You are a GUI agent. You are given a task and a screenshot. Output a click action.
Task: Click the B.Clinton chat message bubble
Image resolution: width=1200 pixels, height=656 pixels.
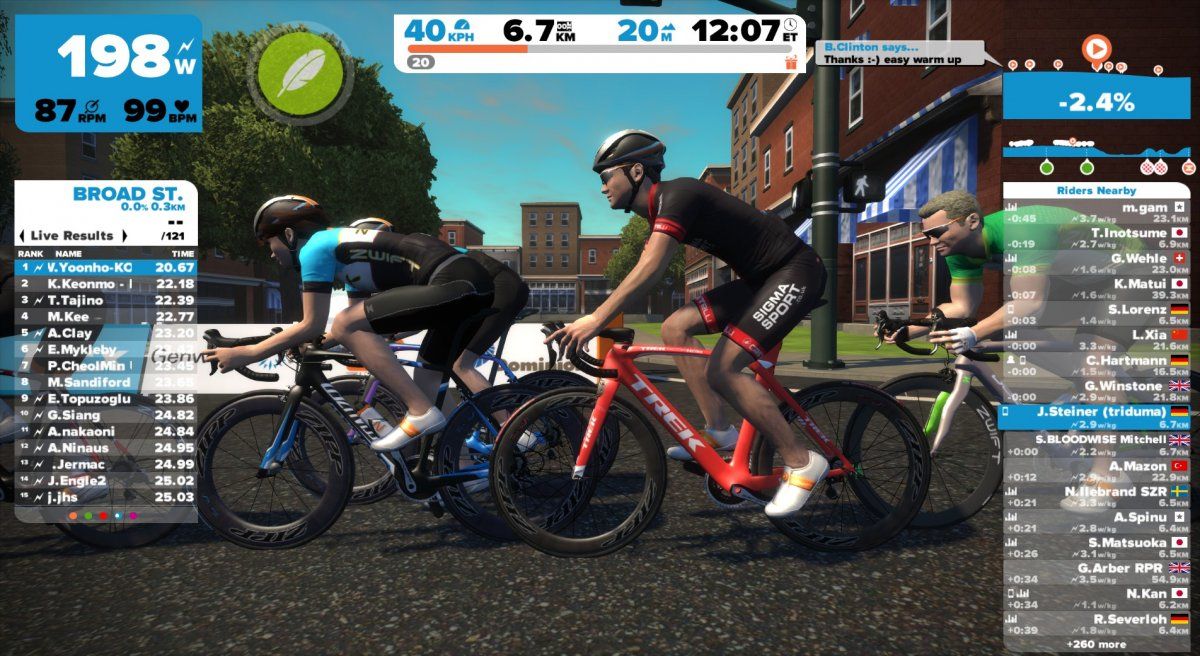(906, 53)
